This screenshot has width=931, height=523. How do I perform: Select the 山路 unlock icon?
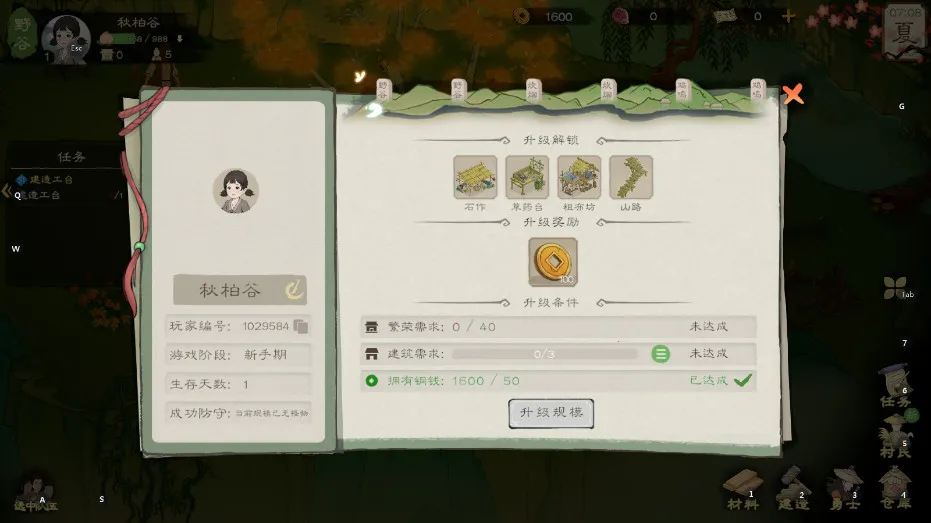coord(631,177)
